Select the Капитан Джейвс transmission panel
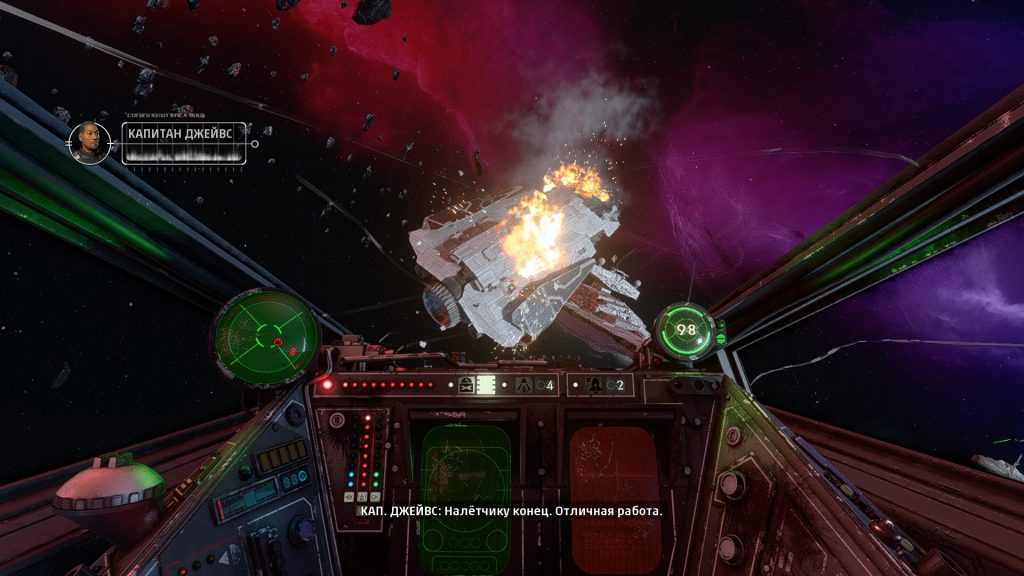The image size is (1024, 576). coord(184,143)
